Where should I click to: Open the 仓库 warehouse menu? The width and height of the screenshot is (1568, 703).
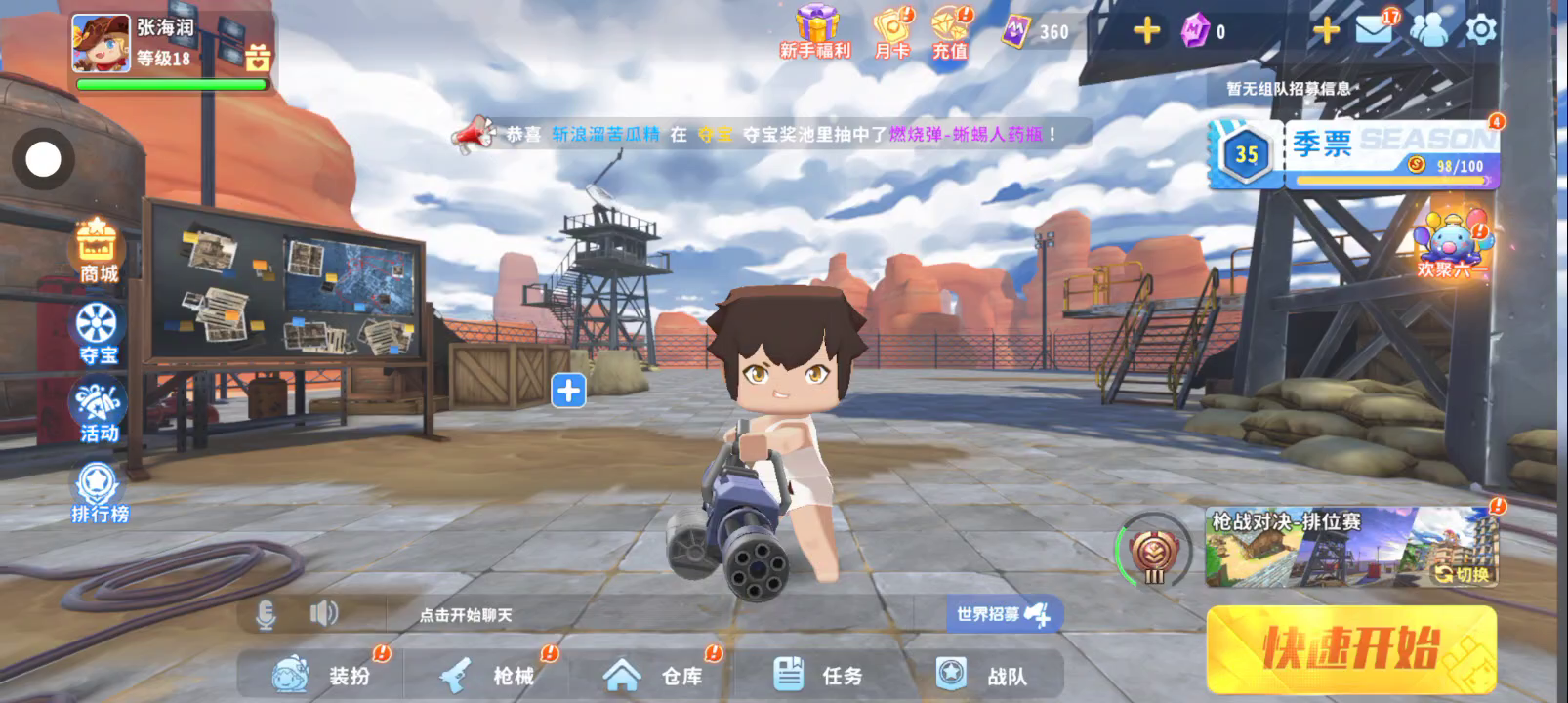tap(651, 675)
